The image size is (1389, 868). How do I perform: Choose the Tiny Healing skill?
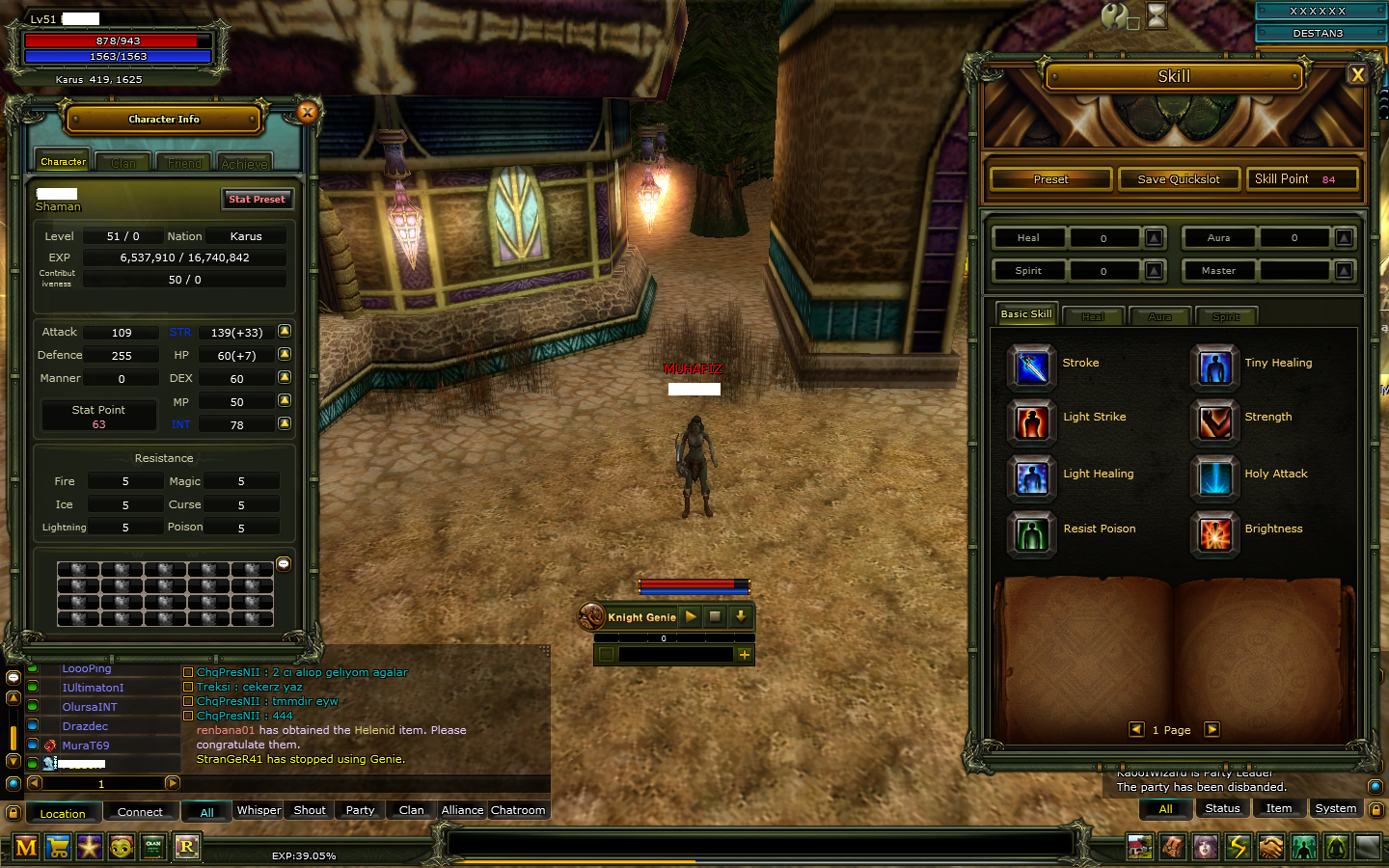pos(1214,366)
